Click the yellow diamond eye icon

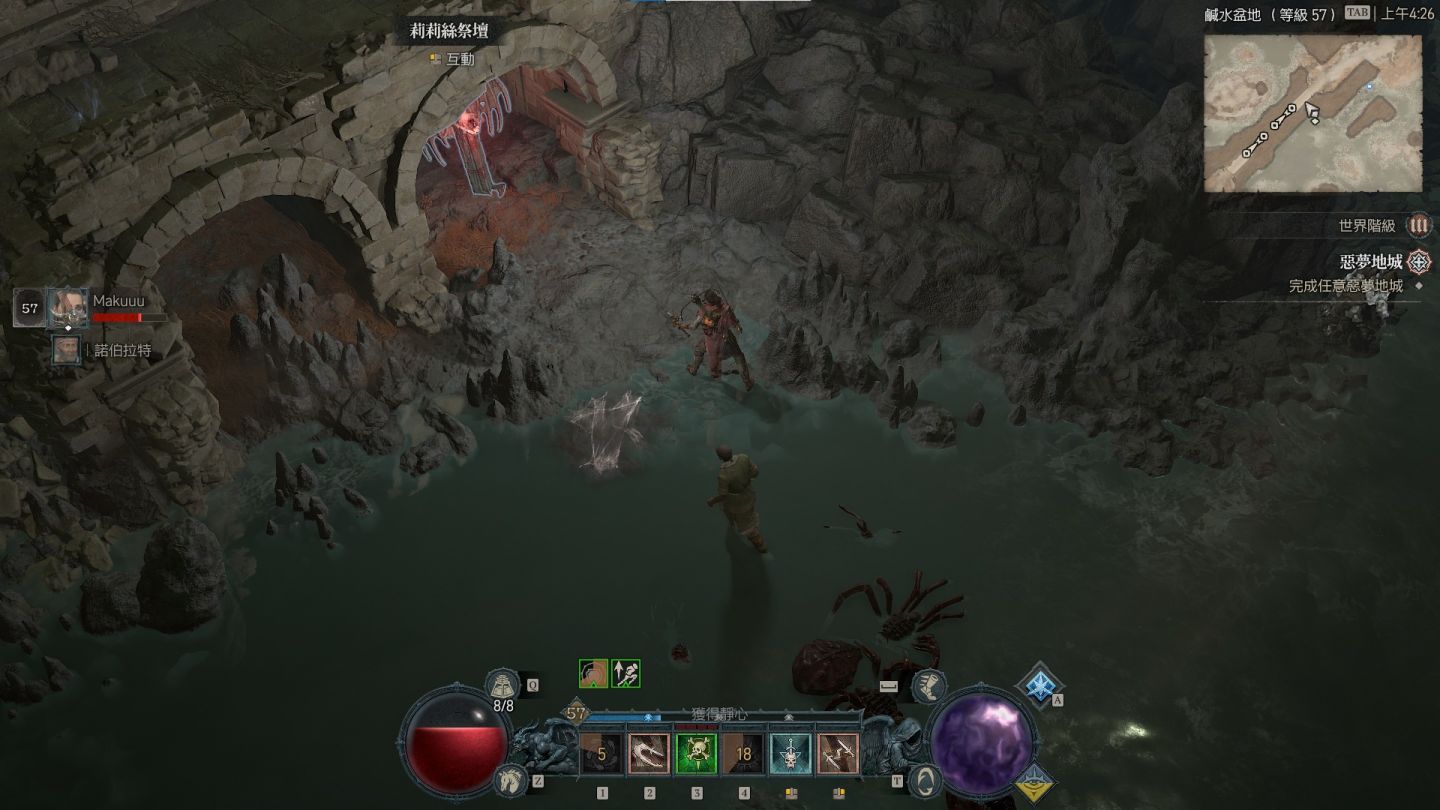1037,782
